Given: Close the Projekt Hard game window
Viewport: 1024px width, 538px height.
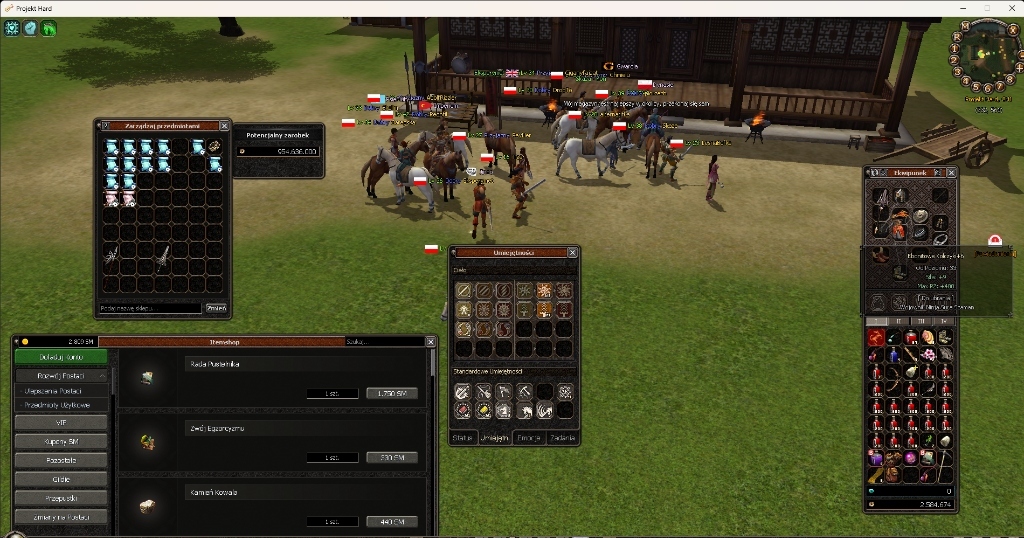Looking at the screenshot, I should point(1010,8).
